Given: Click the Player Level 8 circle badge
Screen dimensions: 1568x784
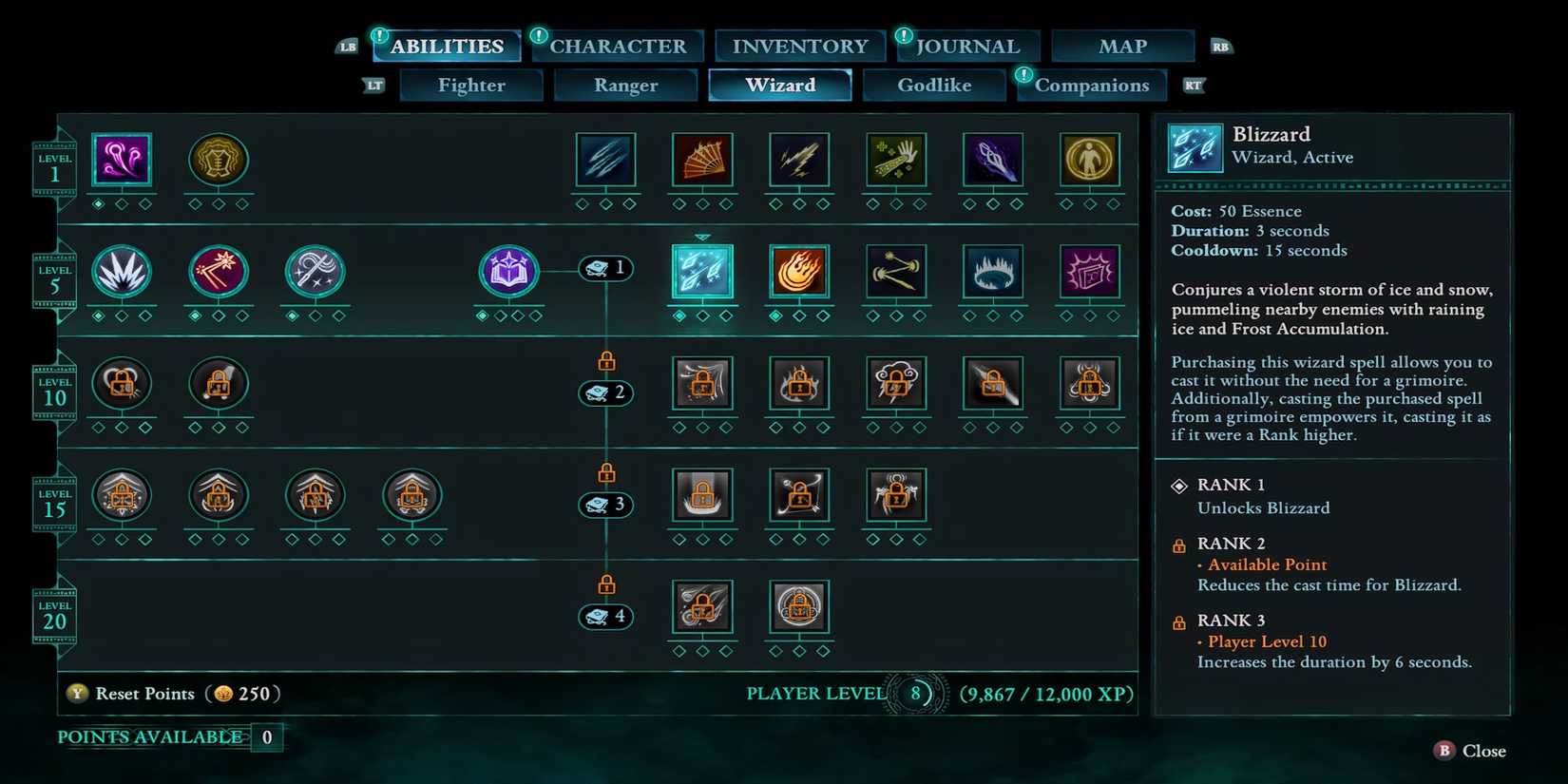Looking at the screenshot, I should pos(915,693).
